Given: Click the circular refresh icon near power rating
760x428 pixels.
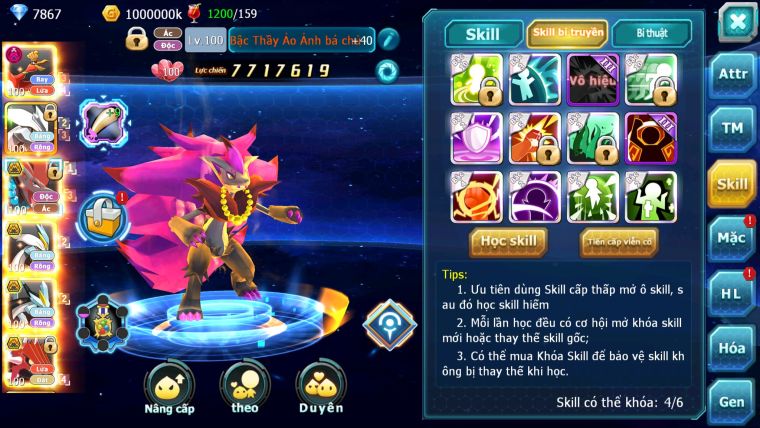Looking at the screenshot, I should (386, 71).
